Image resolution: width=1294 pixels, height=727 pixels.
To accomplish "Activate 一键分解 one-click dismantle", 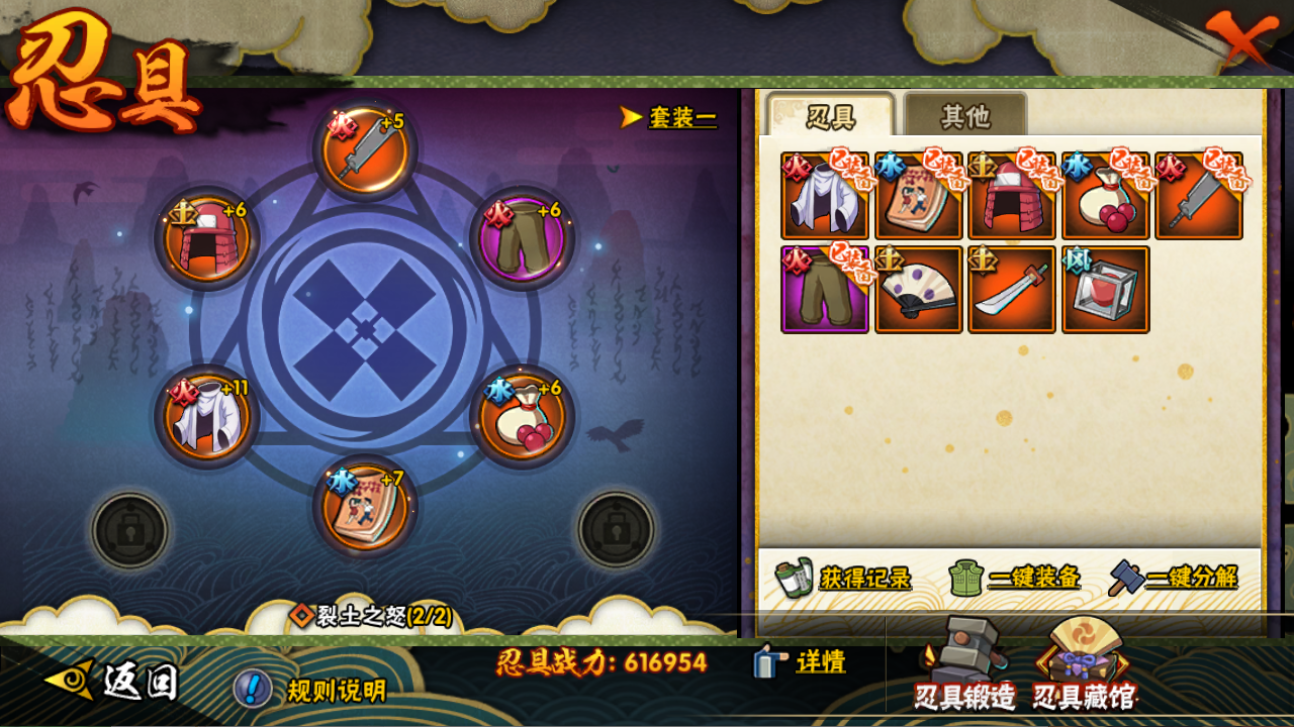I will click(1173, 577).
